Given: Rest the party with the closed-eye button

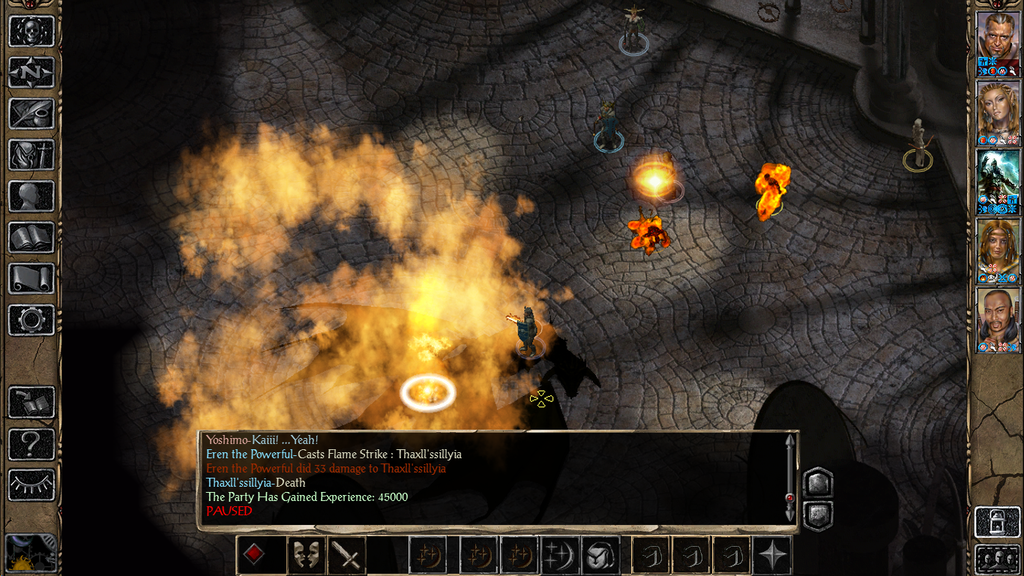Looking at the screenshot, I should (31, 484).
